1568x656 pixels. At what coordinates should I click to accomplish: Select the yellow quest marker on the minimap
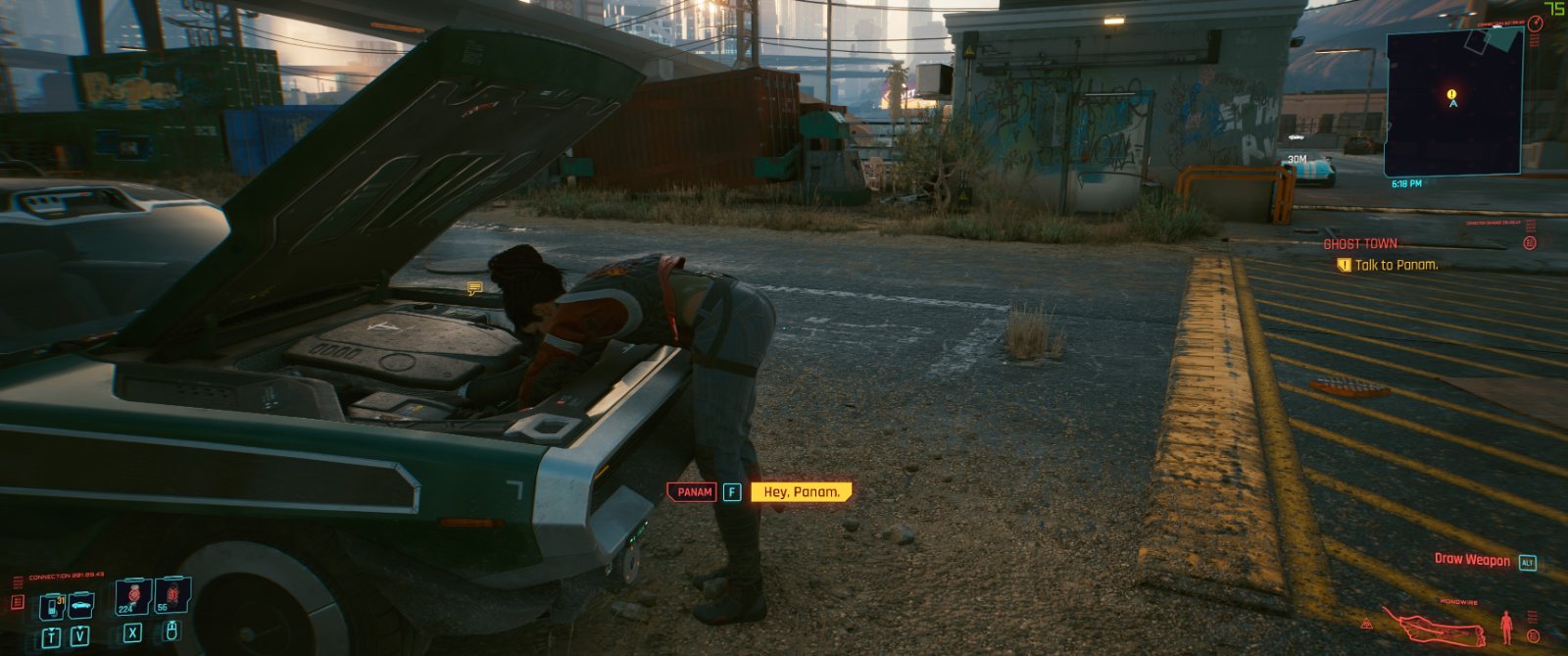[1451, 94]
